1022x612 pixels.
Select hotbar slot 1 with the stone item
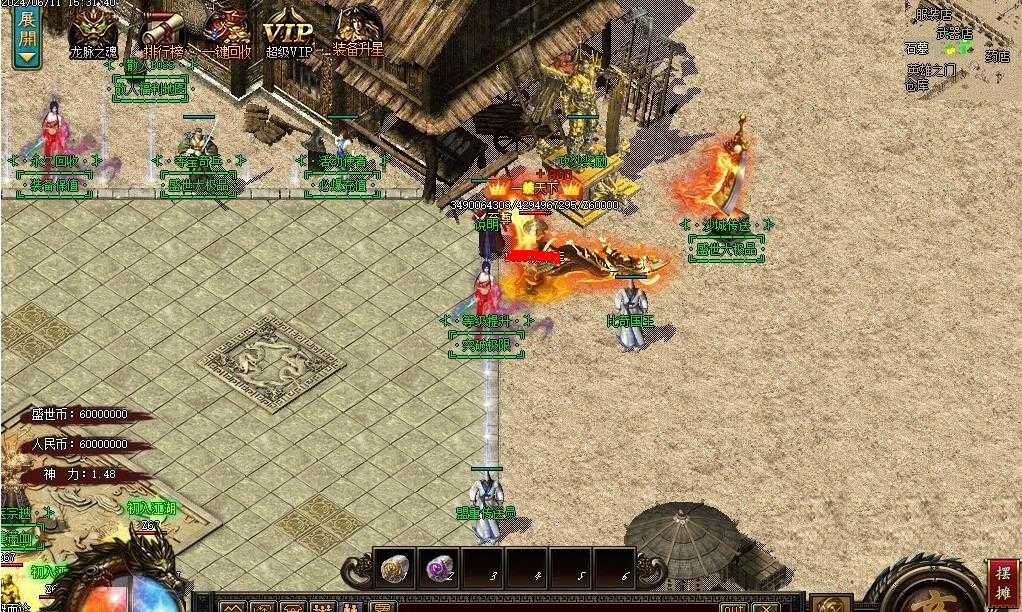pos(394,568)
